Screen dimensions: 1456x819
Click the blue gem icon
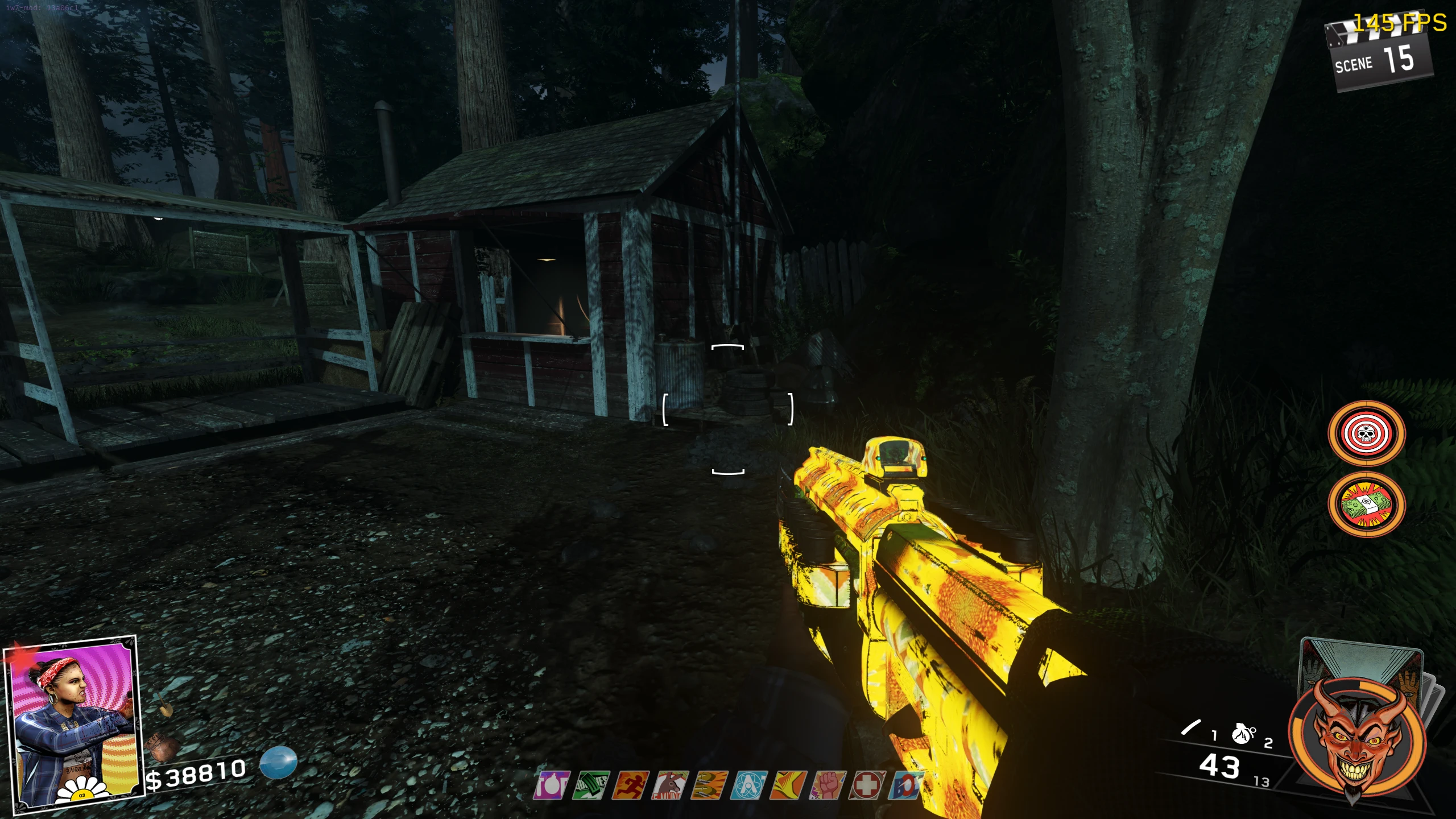pos(279,762)
